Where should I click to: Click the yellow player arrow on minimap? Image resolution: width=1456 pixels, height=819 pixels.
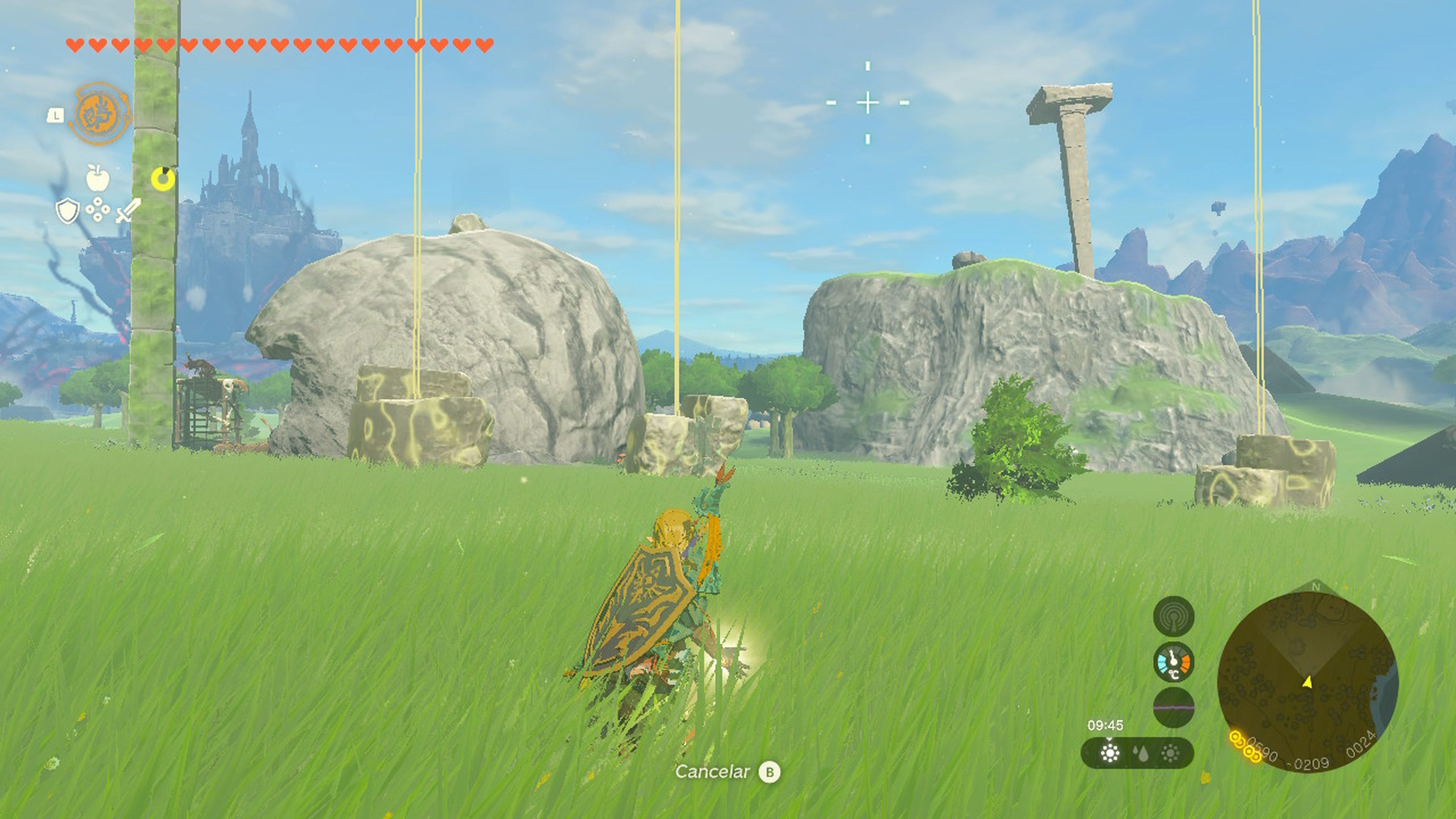pyautogui.click(x=1307, y=683)
